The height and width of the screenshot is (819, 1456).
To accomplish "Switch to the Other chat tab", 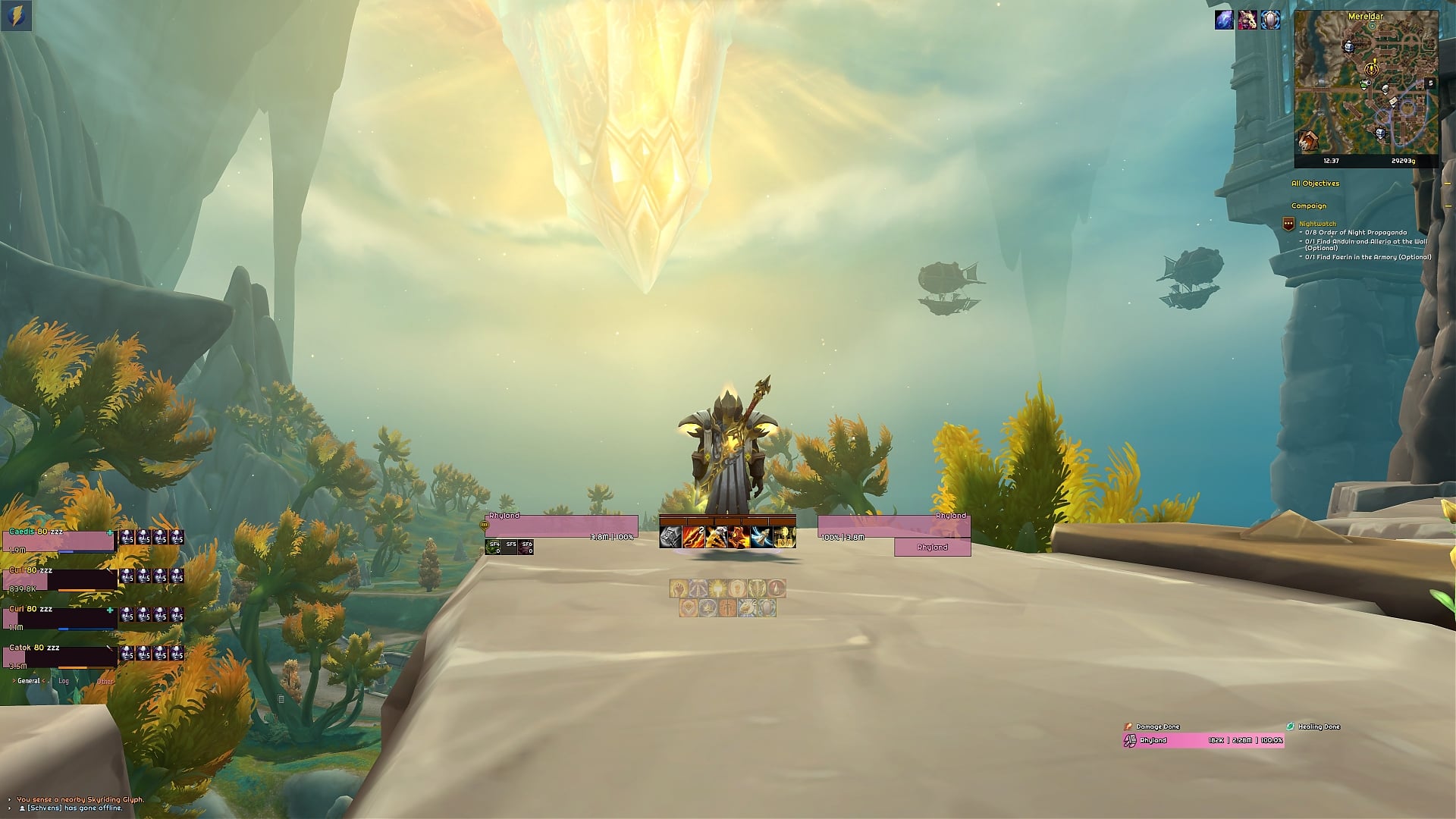I will click(x=105, y=681).
